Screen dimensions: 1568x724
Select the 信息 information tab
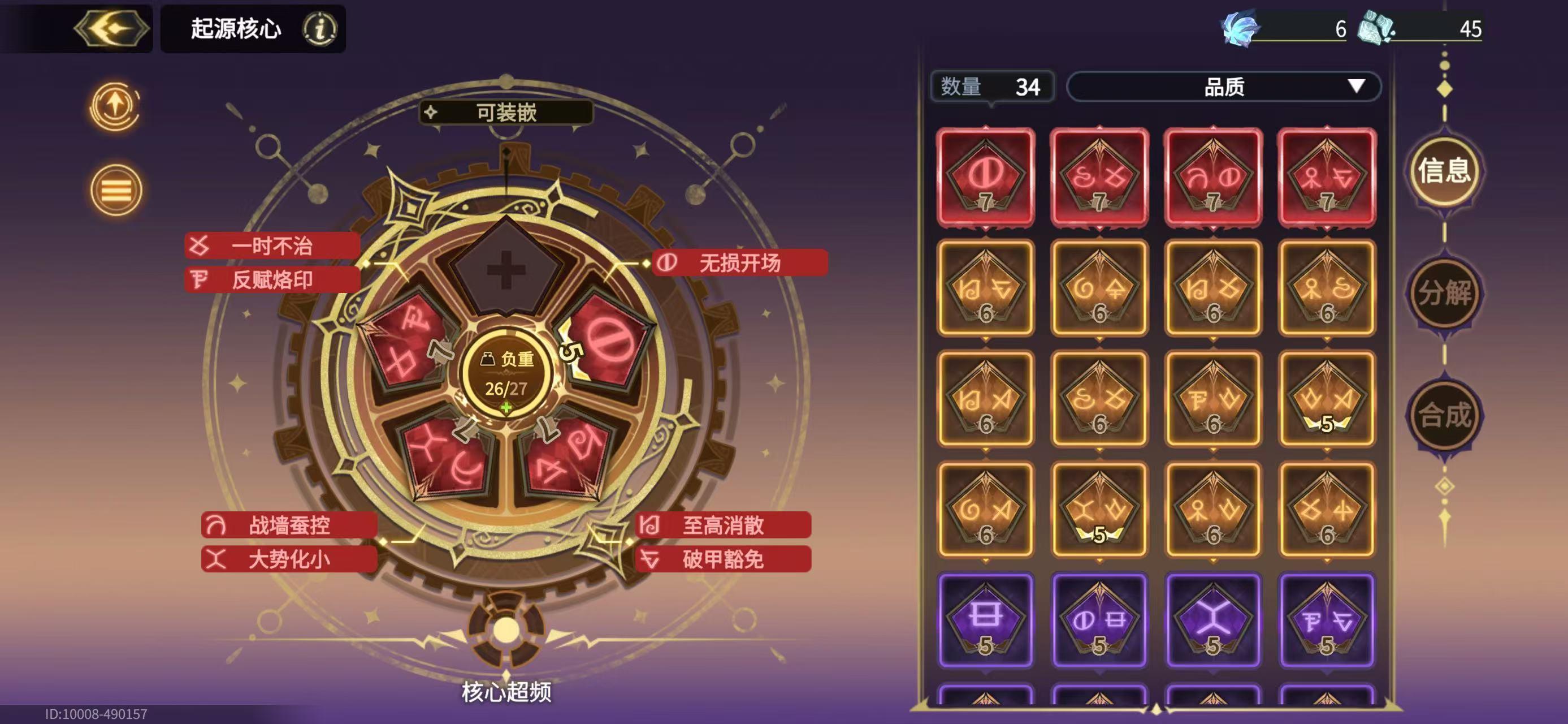coord(1445,173)
